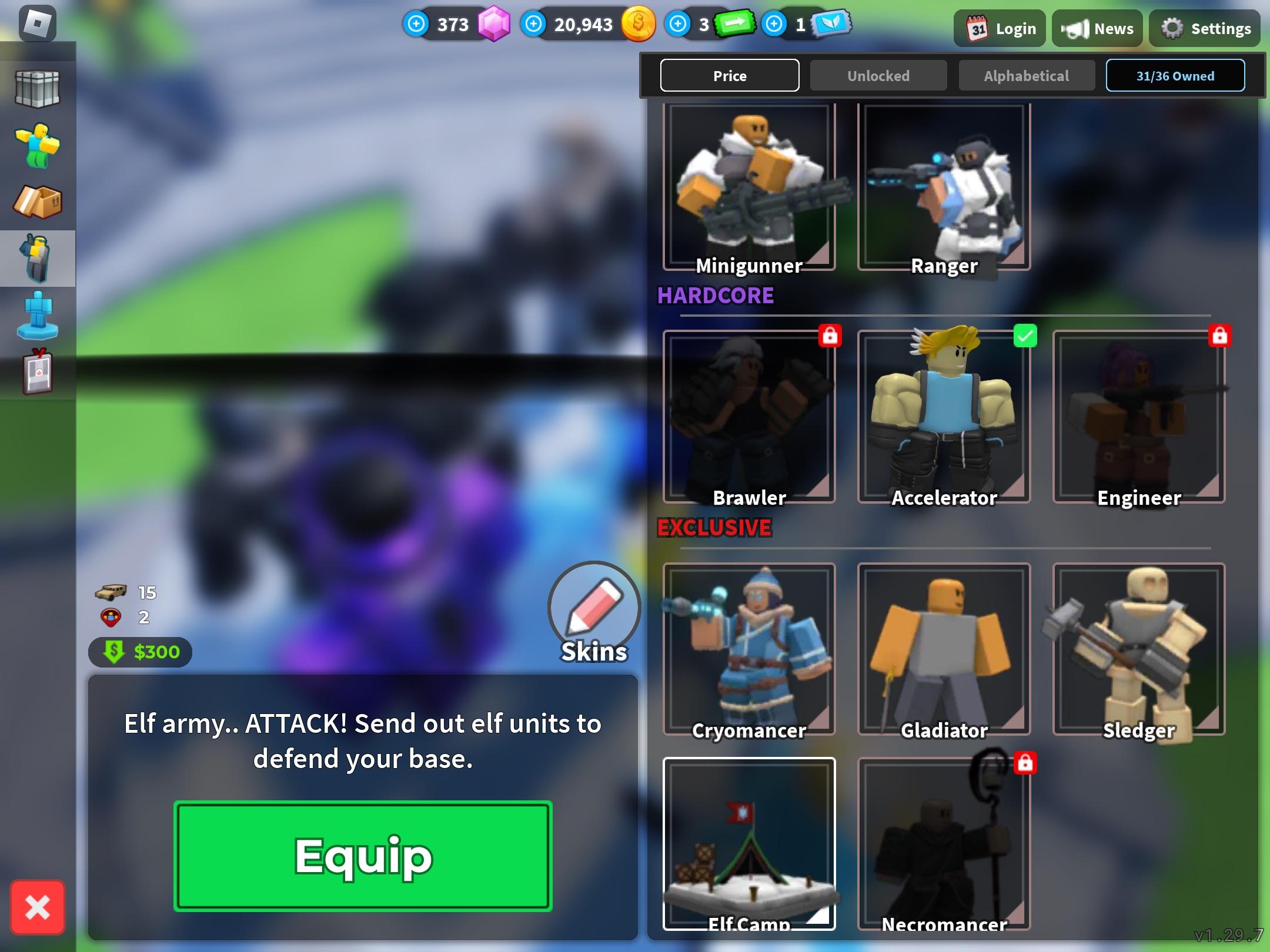Open the crates panel from the sidebar
The width and height of the screenshot is (1270, 952).
pyautogui.click(x=38, y=88)
